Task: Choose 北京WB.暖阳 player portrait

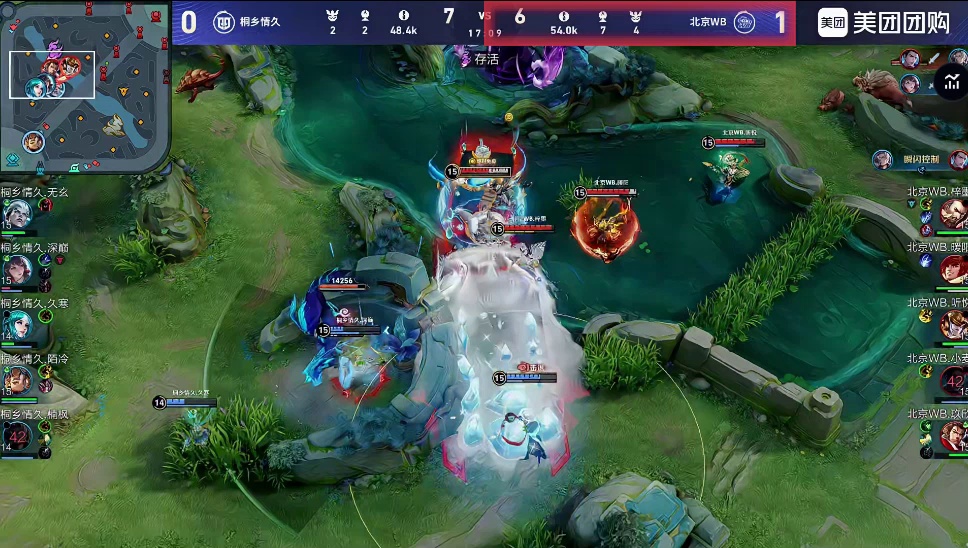Action: (x=951, y=269)
